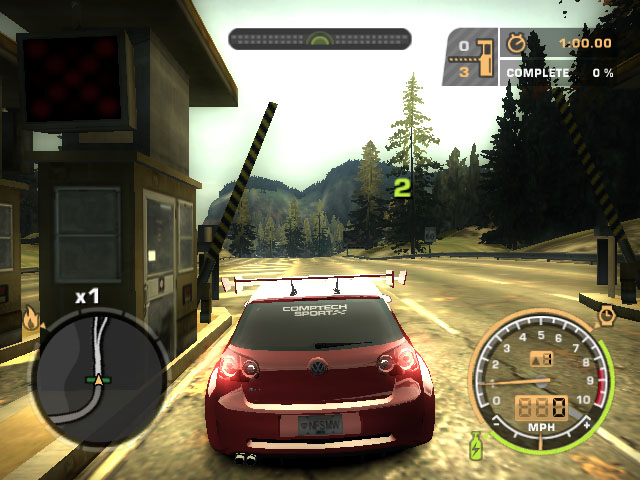
Task: Click the green nitrous bottle icon
Action: [476, 443]
